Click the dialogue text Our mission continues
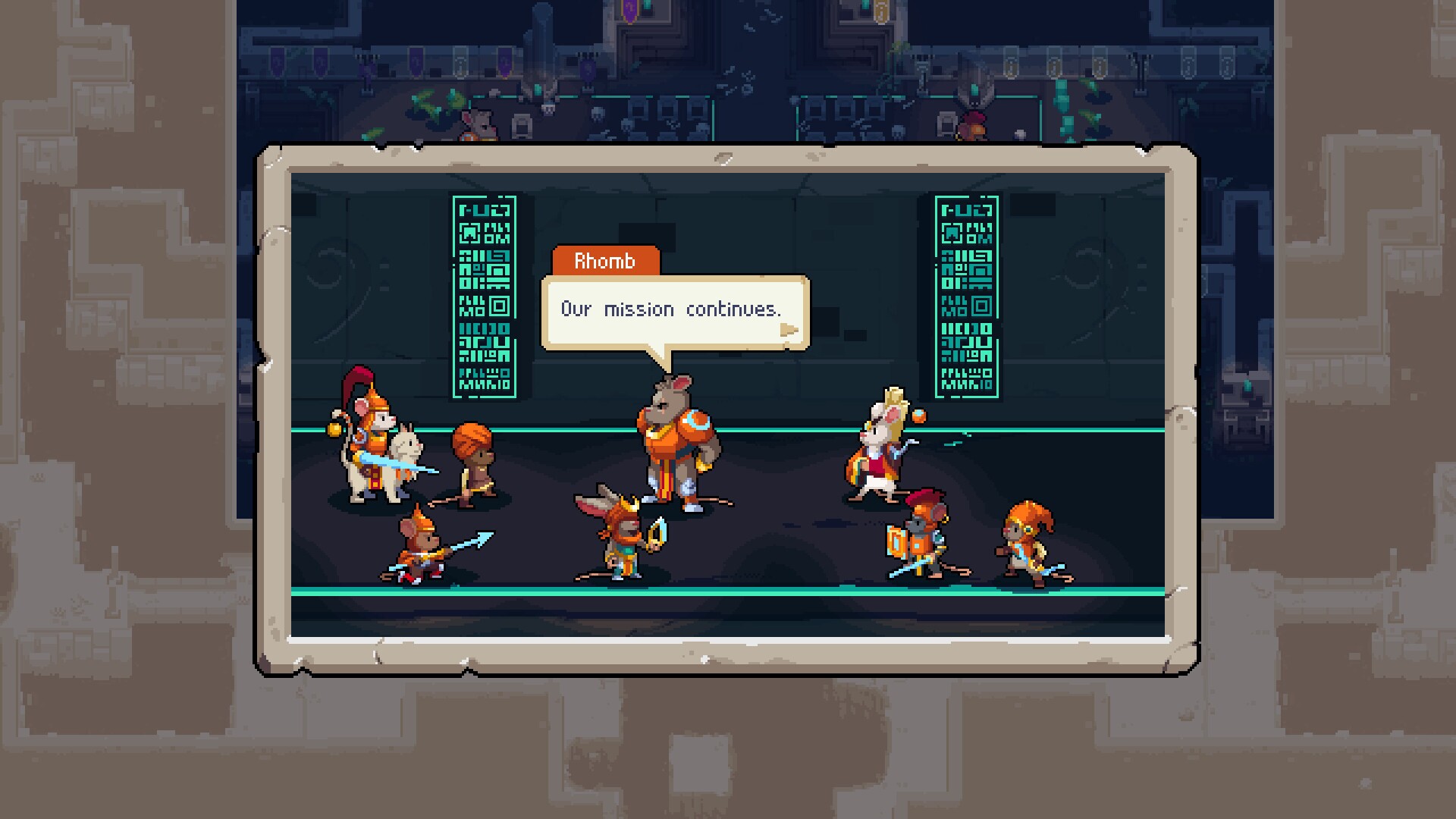The image size is (1456, 819). tap(671, 309)
